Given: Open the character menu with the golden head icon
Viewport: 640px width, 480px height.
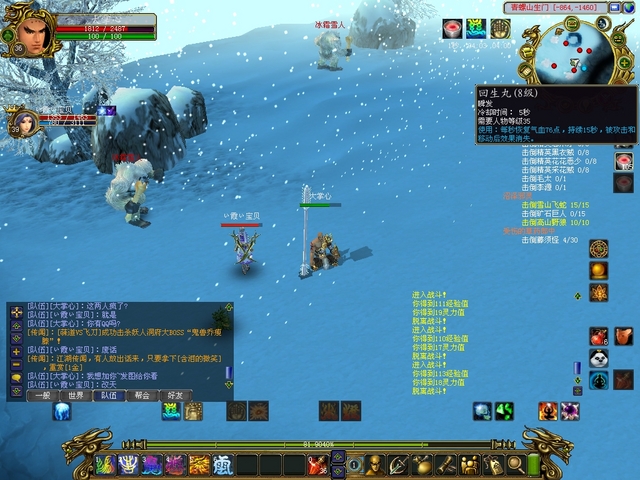Looking at the screenshot, I should [x=374, y=464].
